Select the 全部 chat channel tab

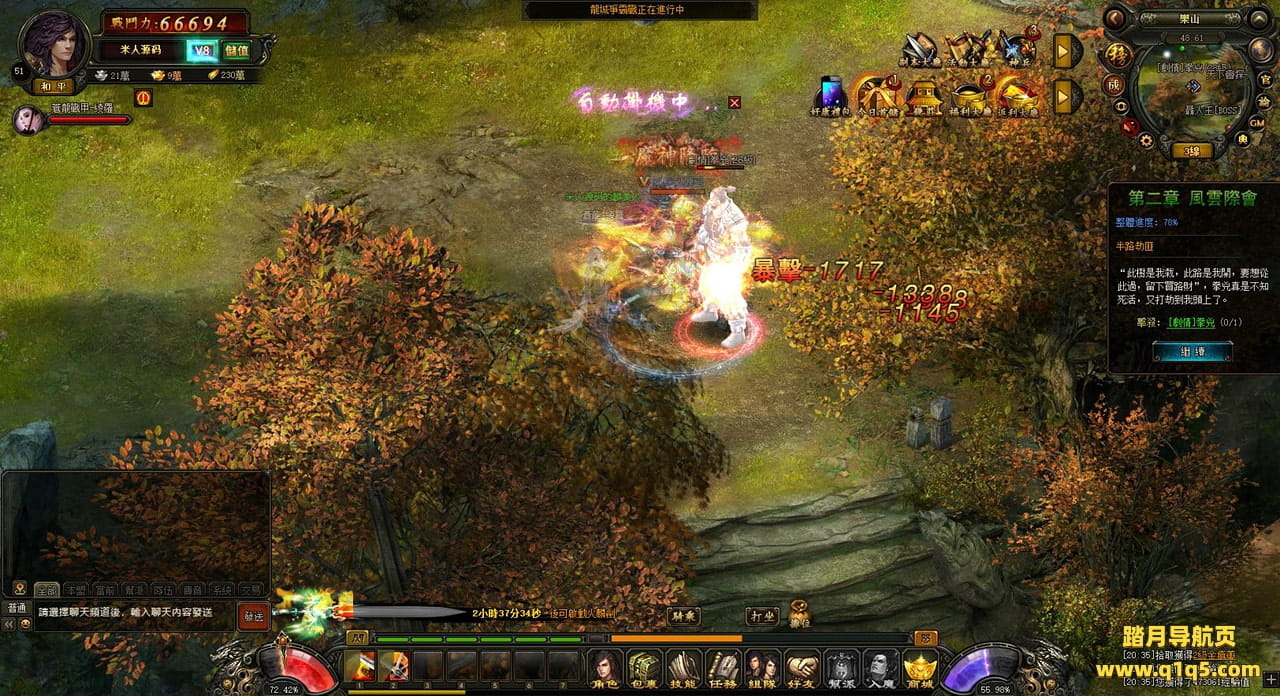pyautogui.click(x=46, y=590)
